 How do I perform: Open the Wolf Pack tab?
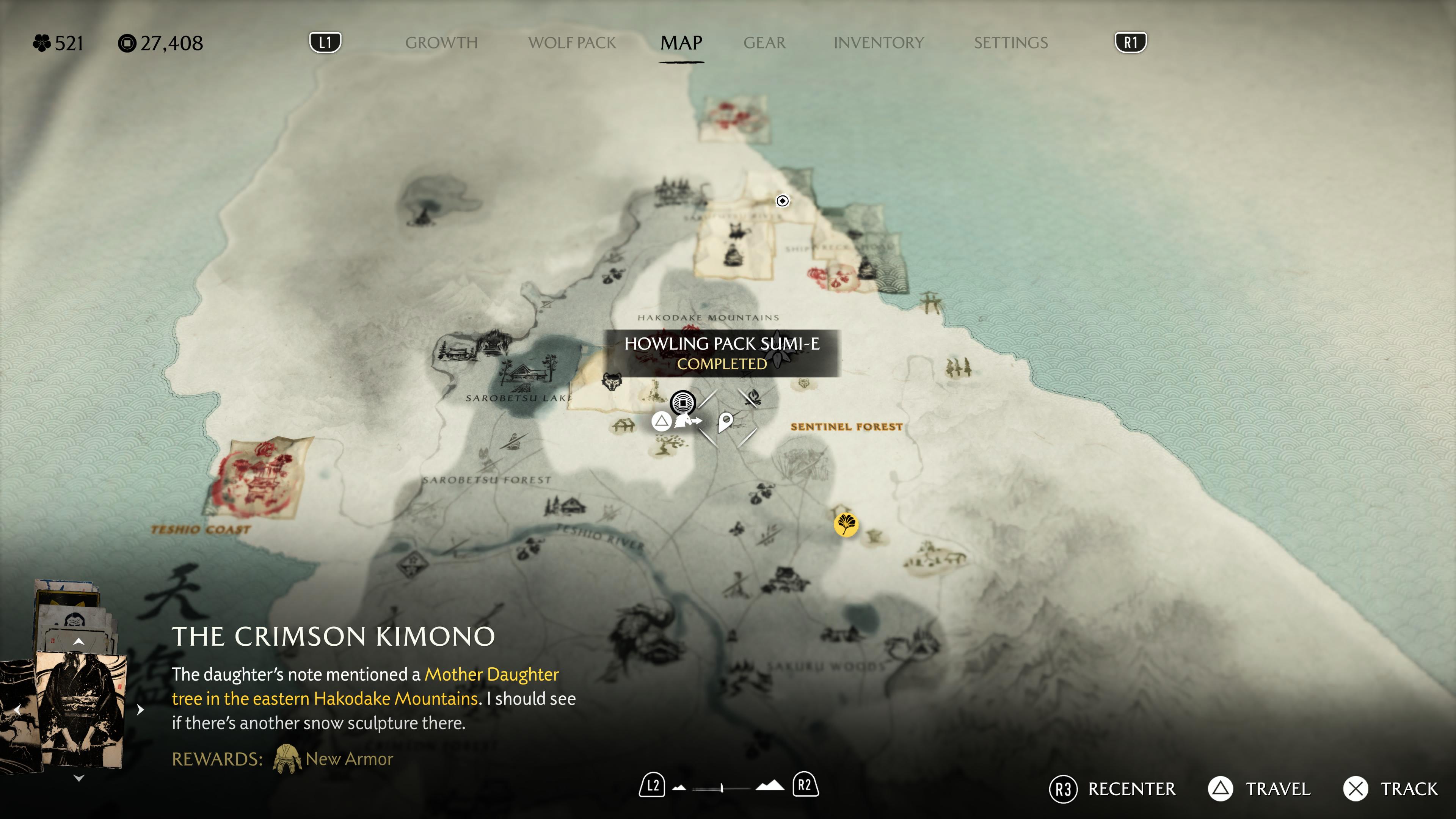tap(571, 43)
